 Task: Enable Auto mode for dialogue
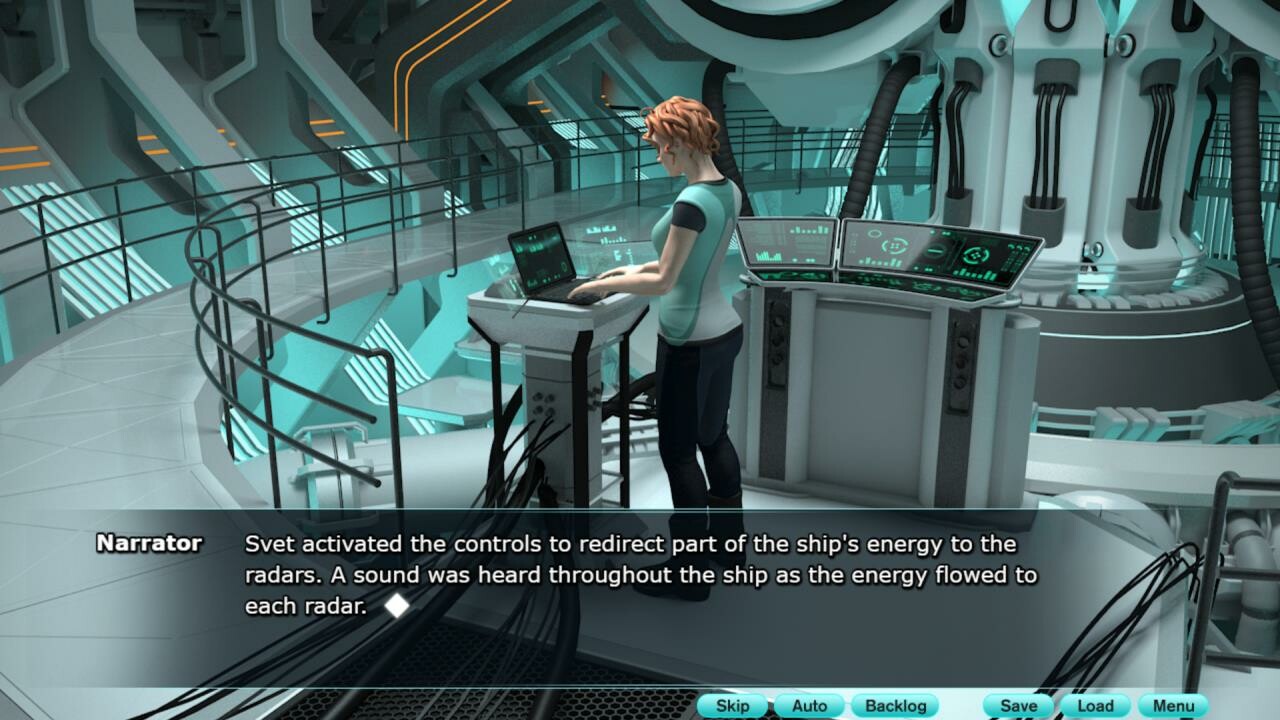[809, 705]
